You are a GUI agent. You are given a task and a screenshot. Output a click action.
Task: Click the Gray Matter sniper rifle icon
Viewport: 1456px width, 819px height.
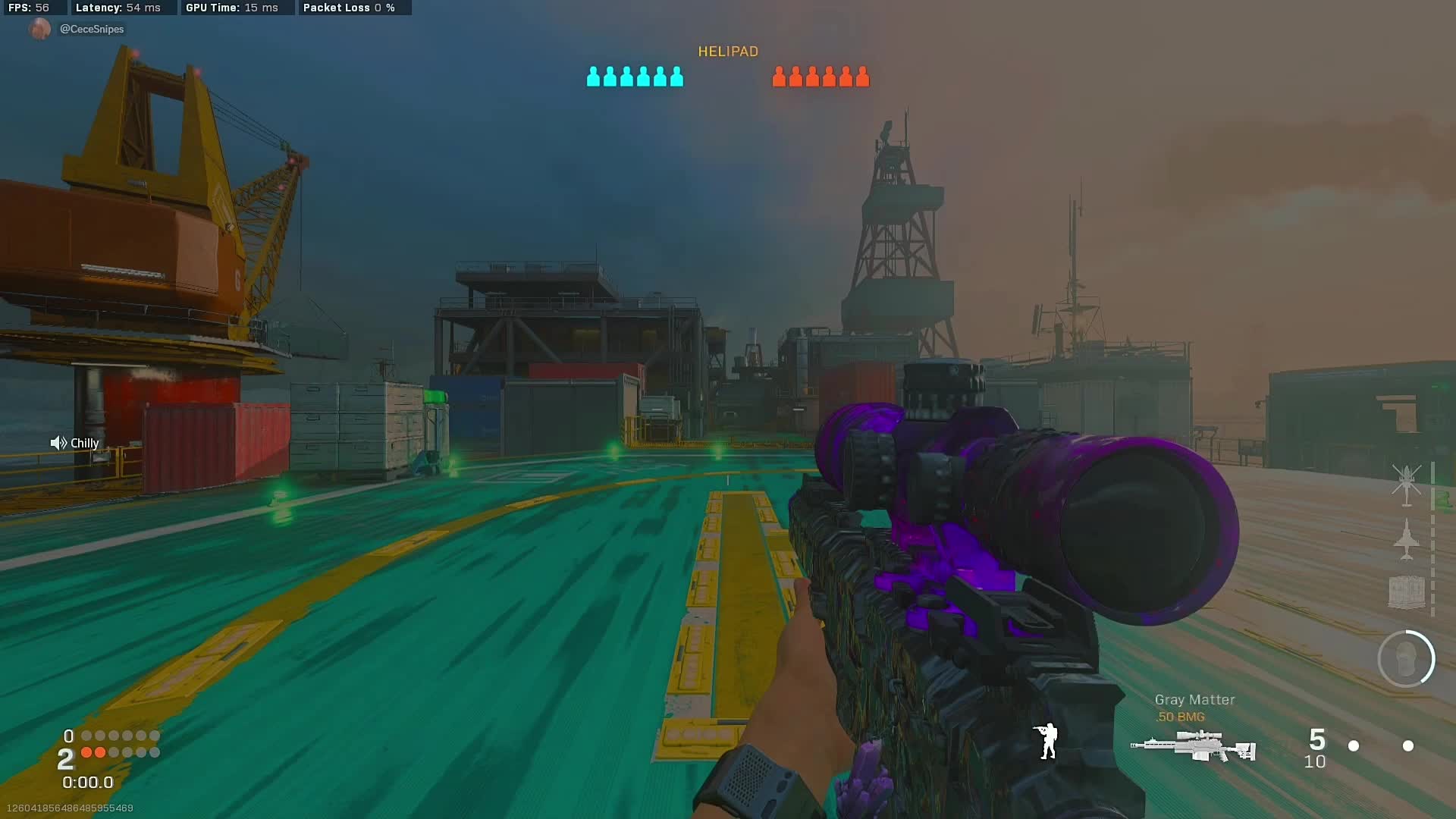pyautogui.click(x=1194, y=745)
